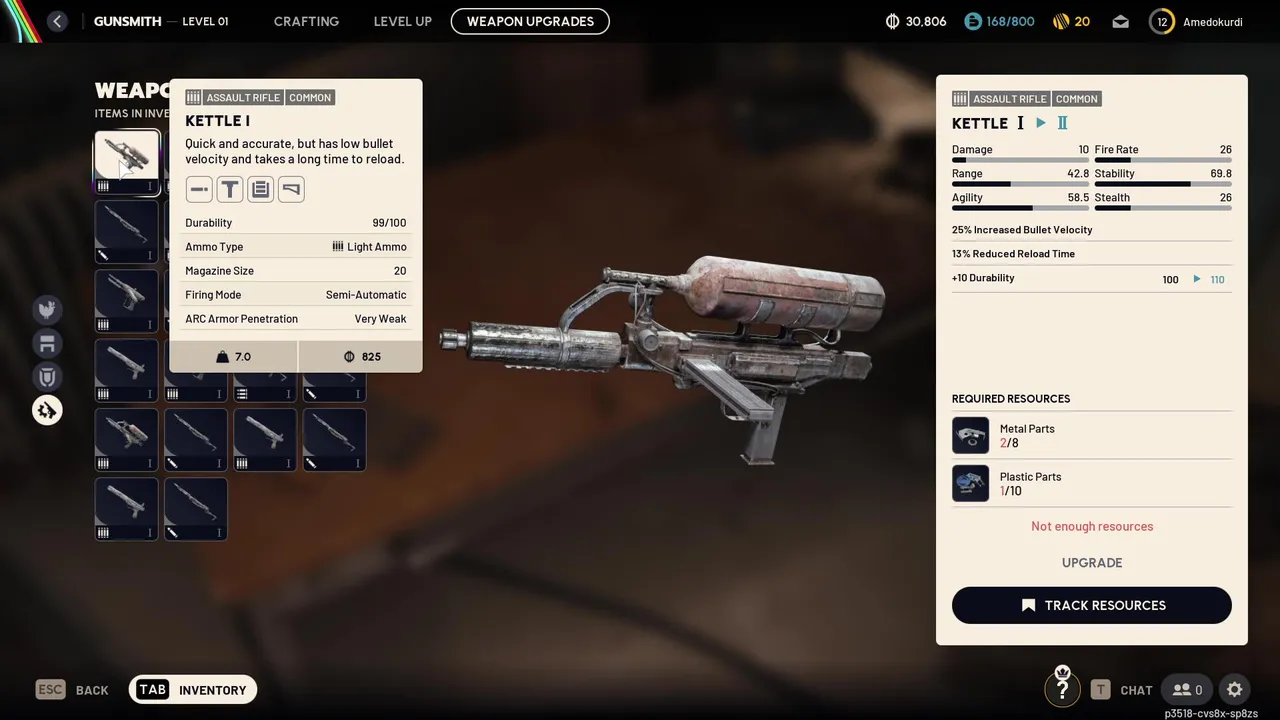Viewport: 1280px width, 720px height.
Task: Switch to the Crafting tab
Action: pos(306,21)
